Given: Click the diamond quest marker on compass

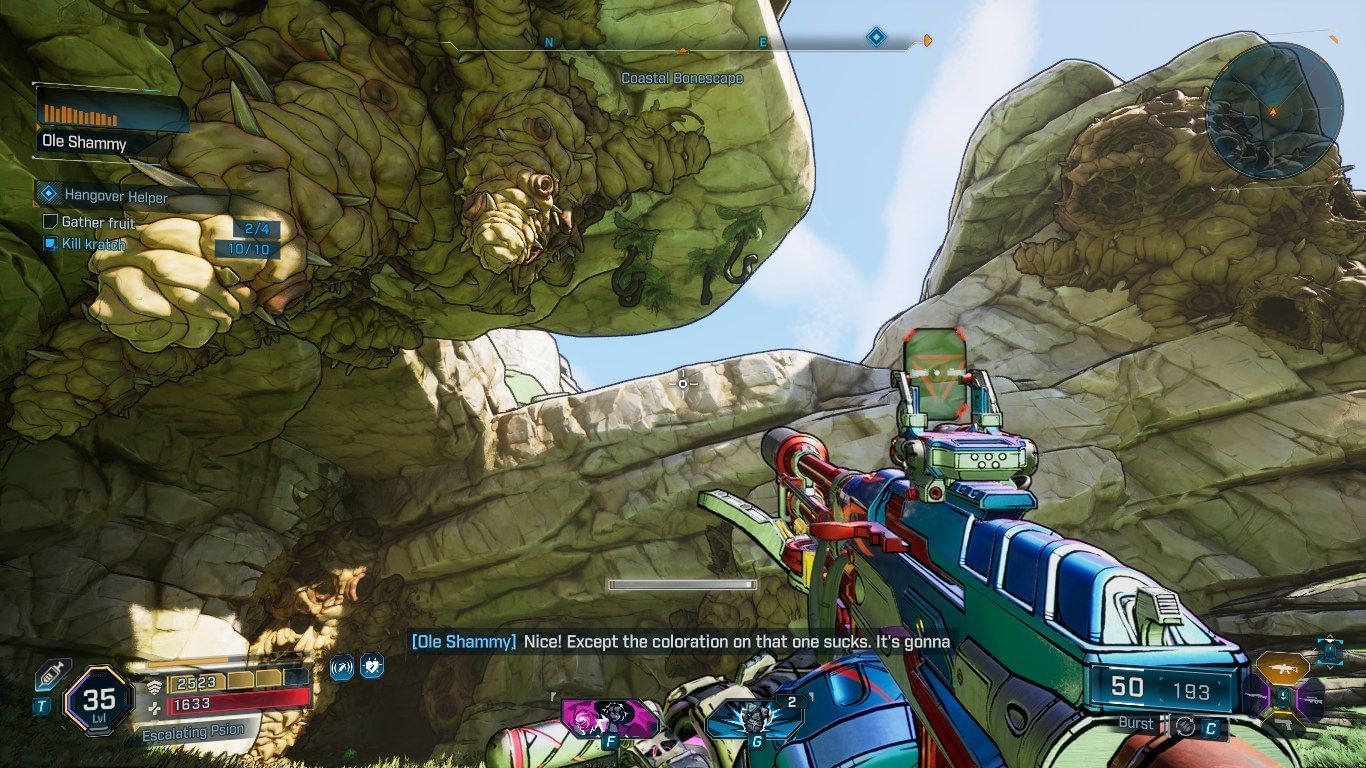Looking at the screenshot, I should tap(876, 38).
